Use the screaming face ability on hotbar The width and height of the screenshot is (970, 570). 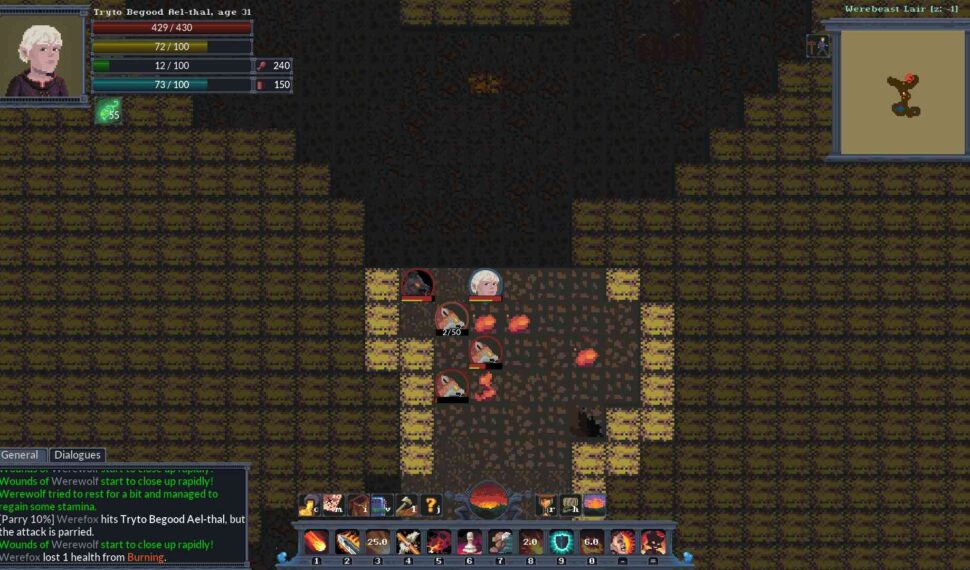[x=622, y=542]
